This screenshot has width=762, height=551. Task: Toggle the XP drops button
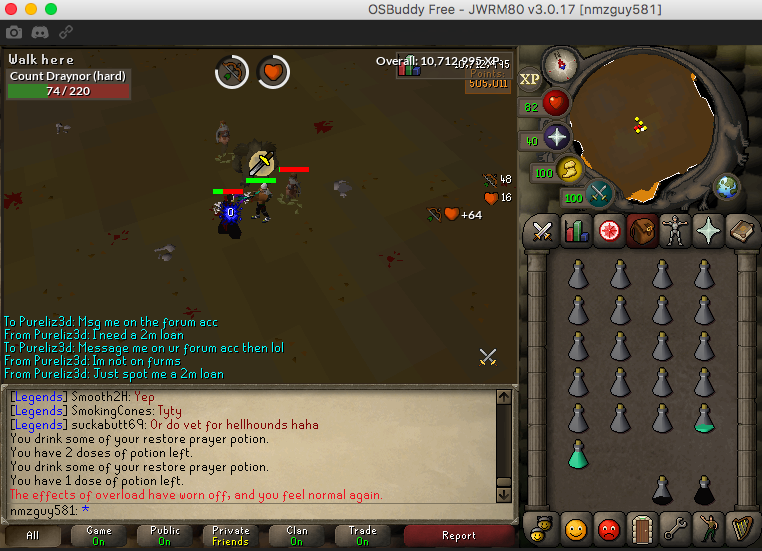coord(530,78)
